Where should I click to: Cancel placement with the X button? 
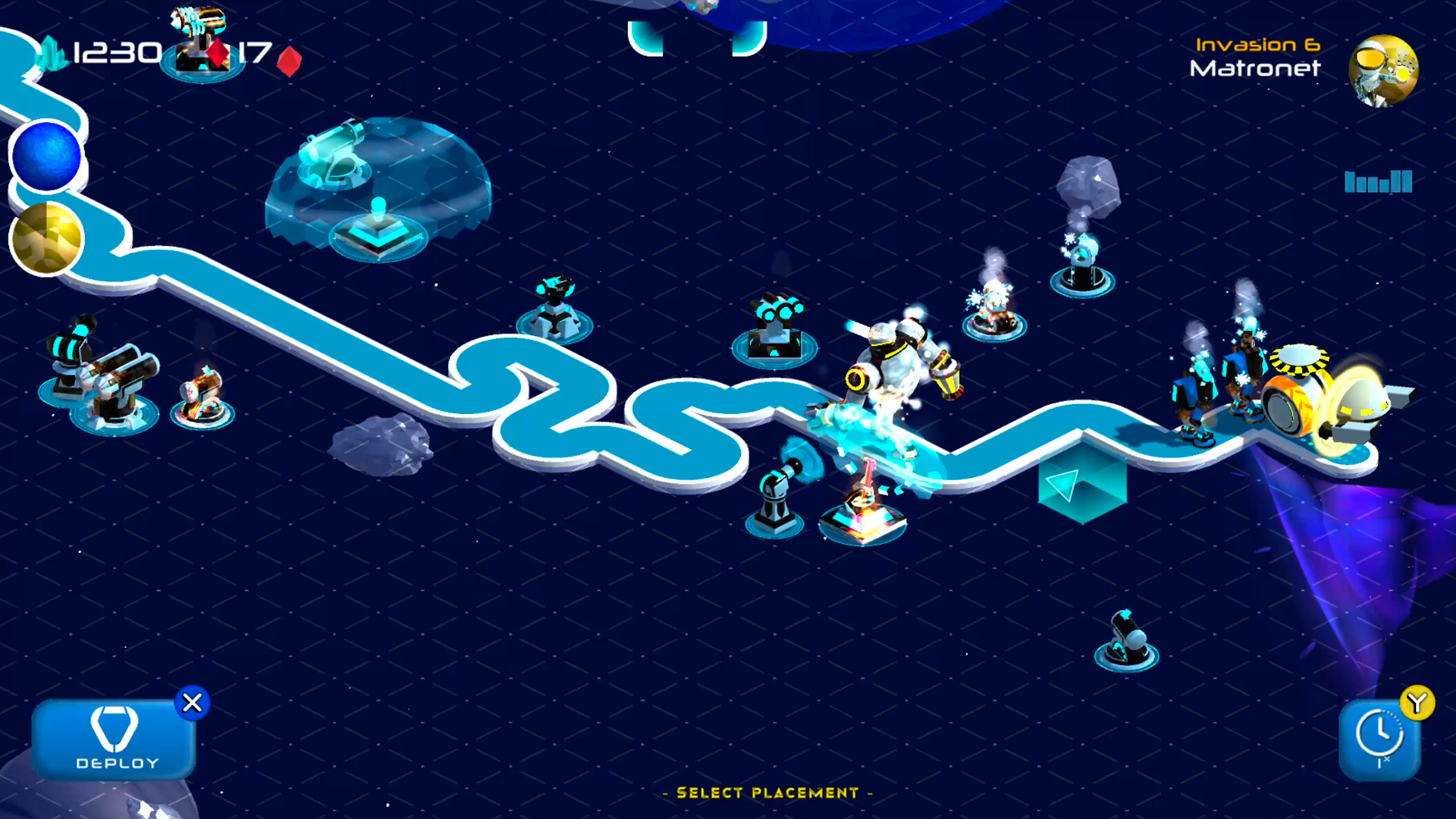coord(192,703)
